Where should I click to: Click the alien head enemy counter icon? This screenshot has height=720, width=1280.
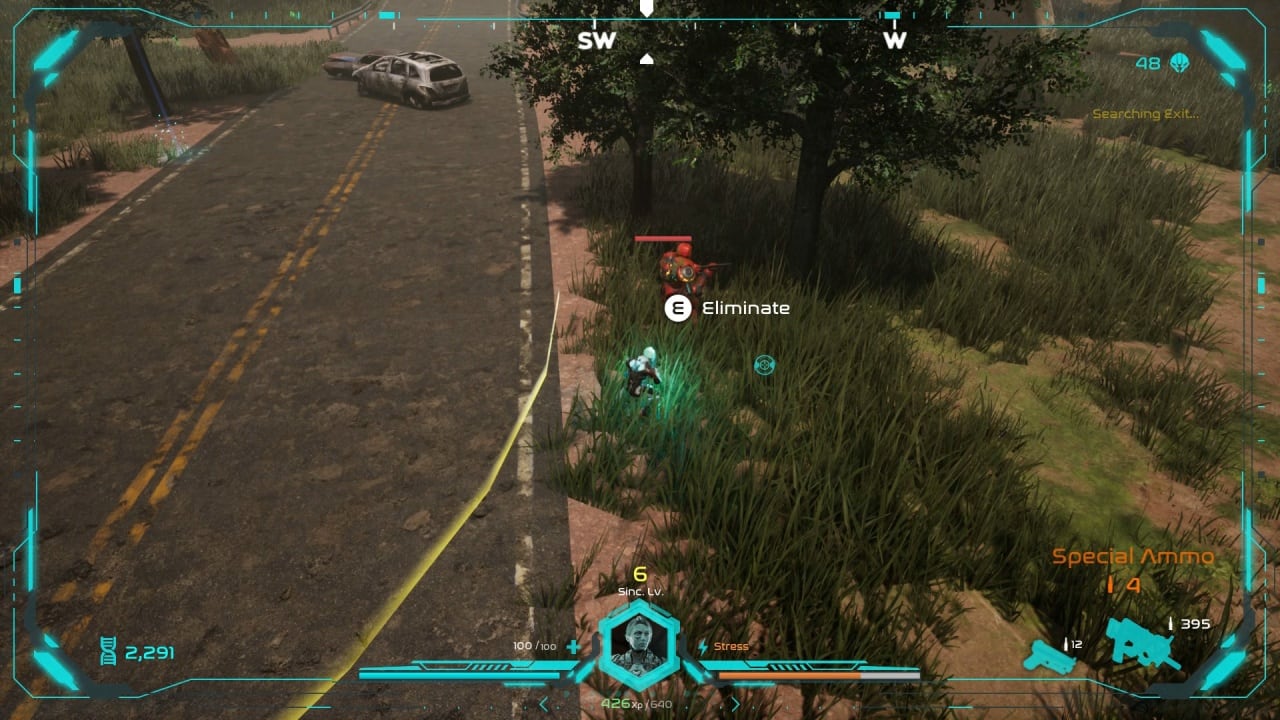1180,63
